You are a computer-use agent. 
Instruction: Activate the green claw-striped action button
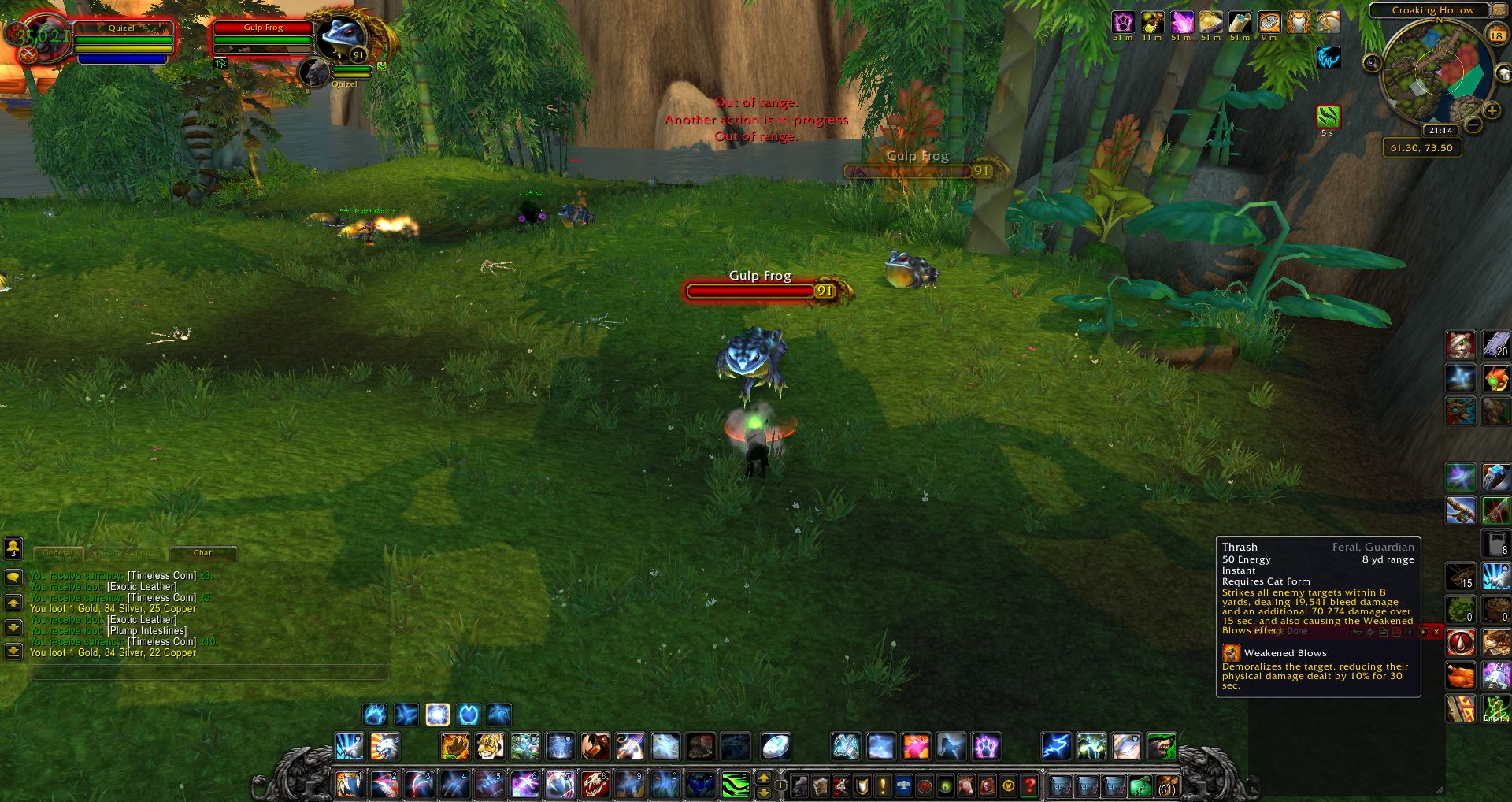click(x=735, y=785)
